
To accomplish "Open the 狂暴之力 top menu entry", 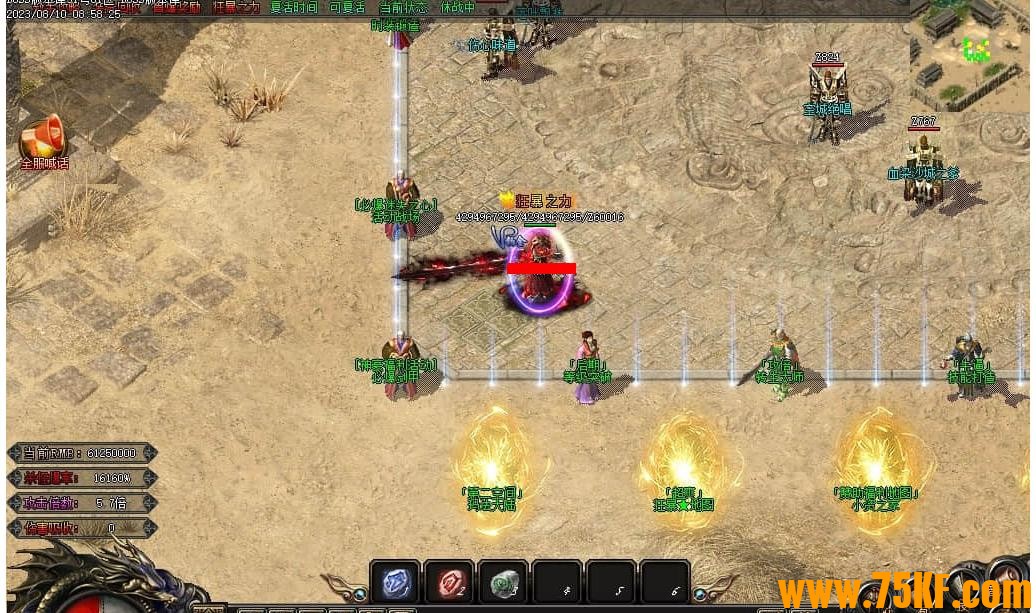I will (x=236, y=7).
